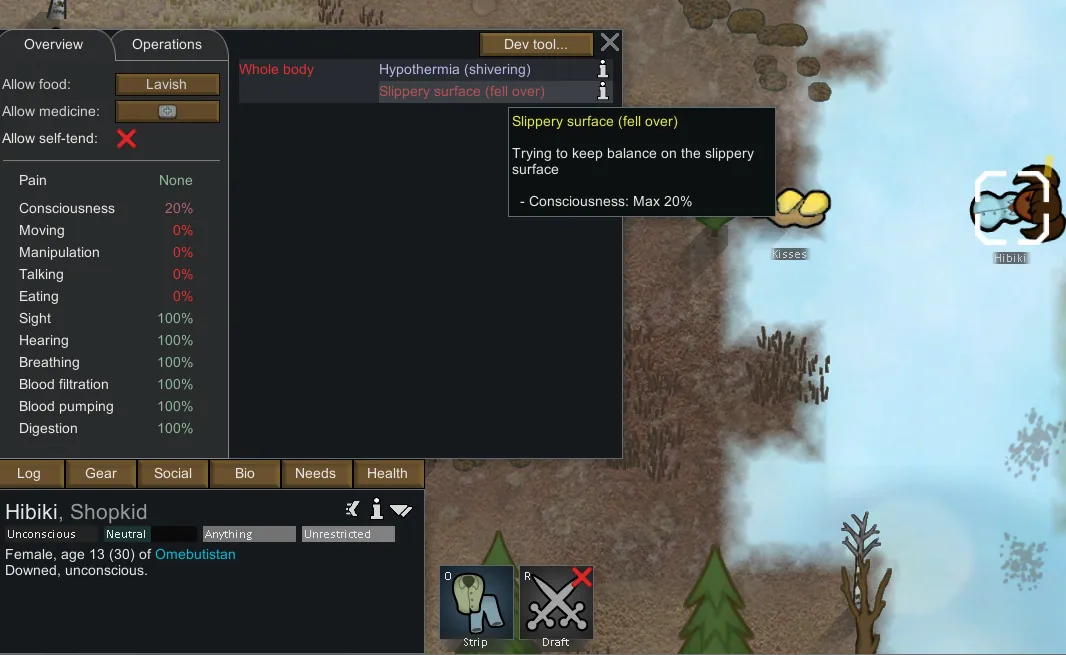Show the Needs tab
1066x655 pixels.
click(316, 474)
